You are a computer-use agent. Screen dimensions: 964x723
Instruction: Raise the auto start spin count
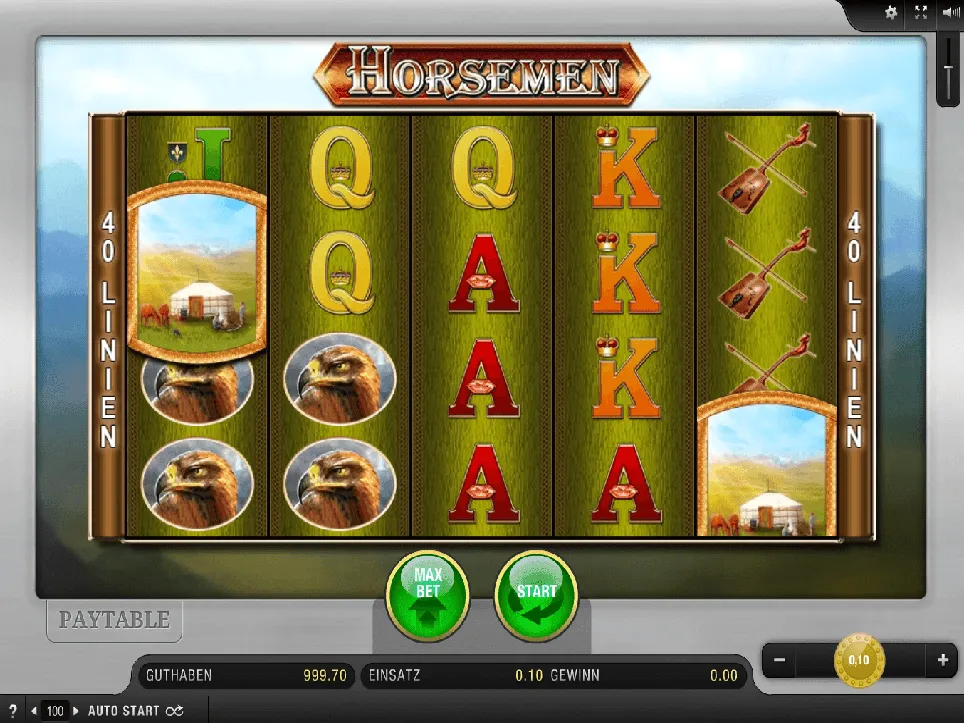(75, 711)
